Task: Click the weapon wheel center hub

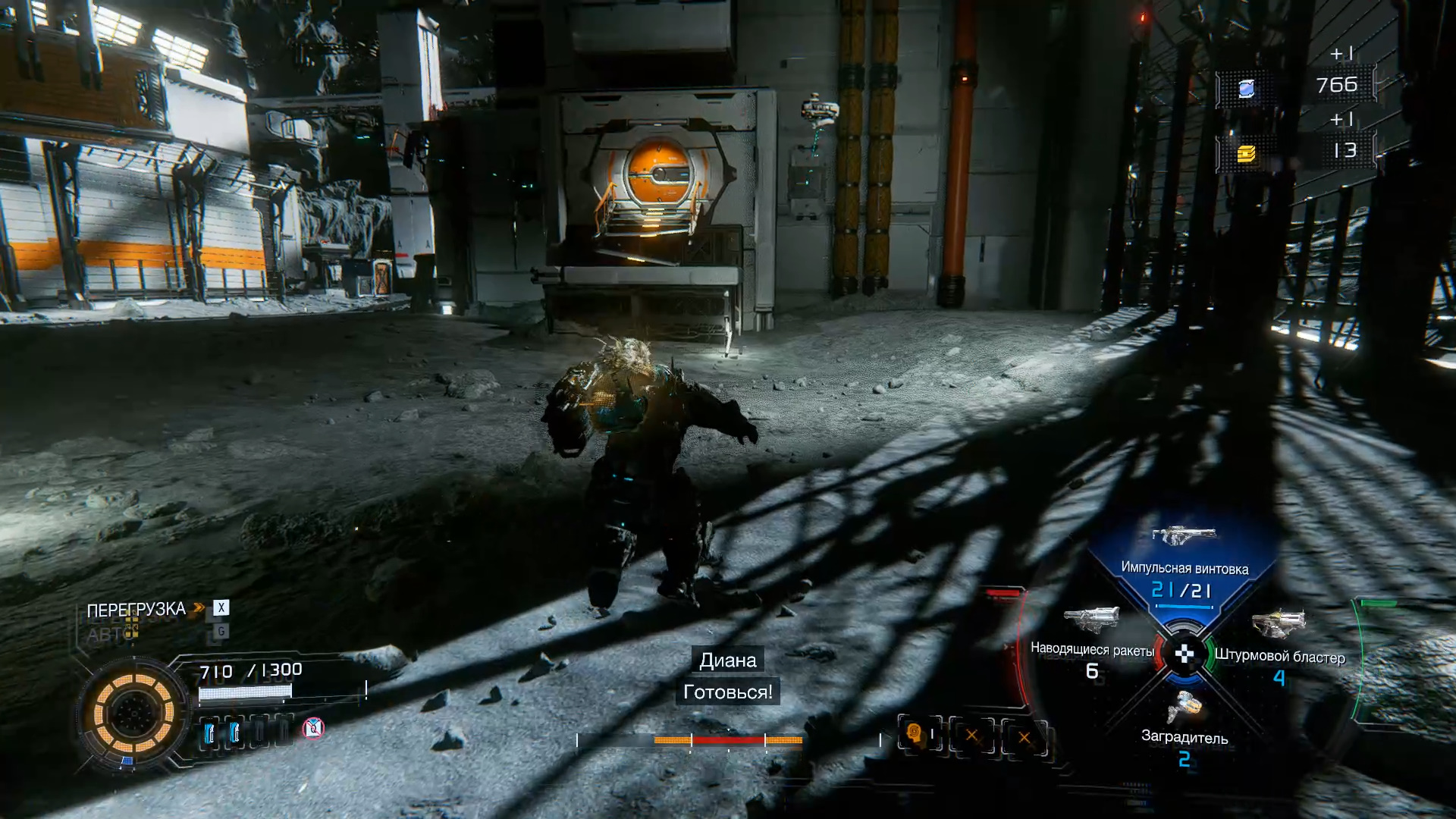Action: 1184,654
